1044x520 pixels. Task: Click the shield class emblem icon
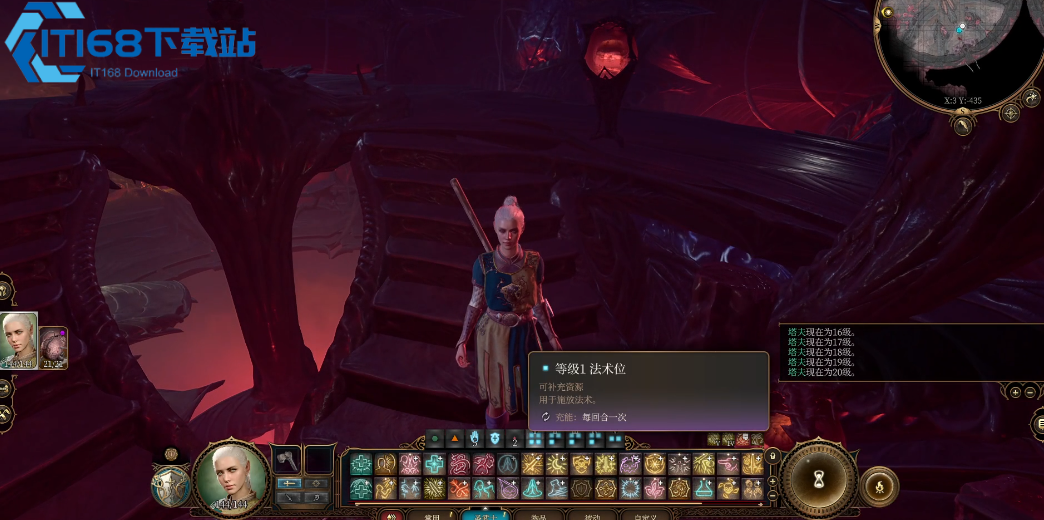(x=170, y=486)
